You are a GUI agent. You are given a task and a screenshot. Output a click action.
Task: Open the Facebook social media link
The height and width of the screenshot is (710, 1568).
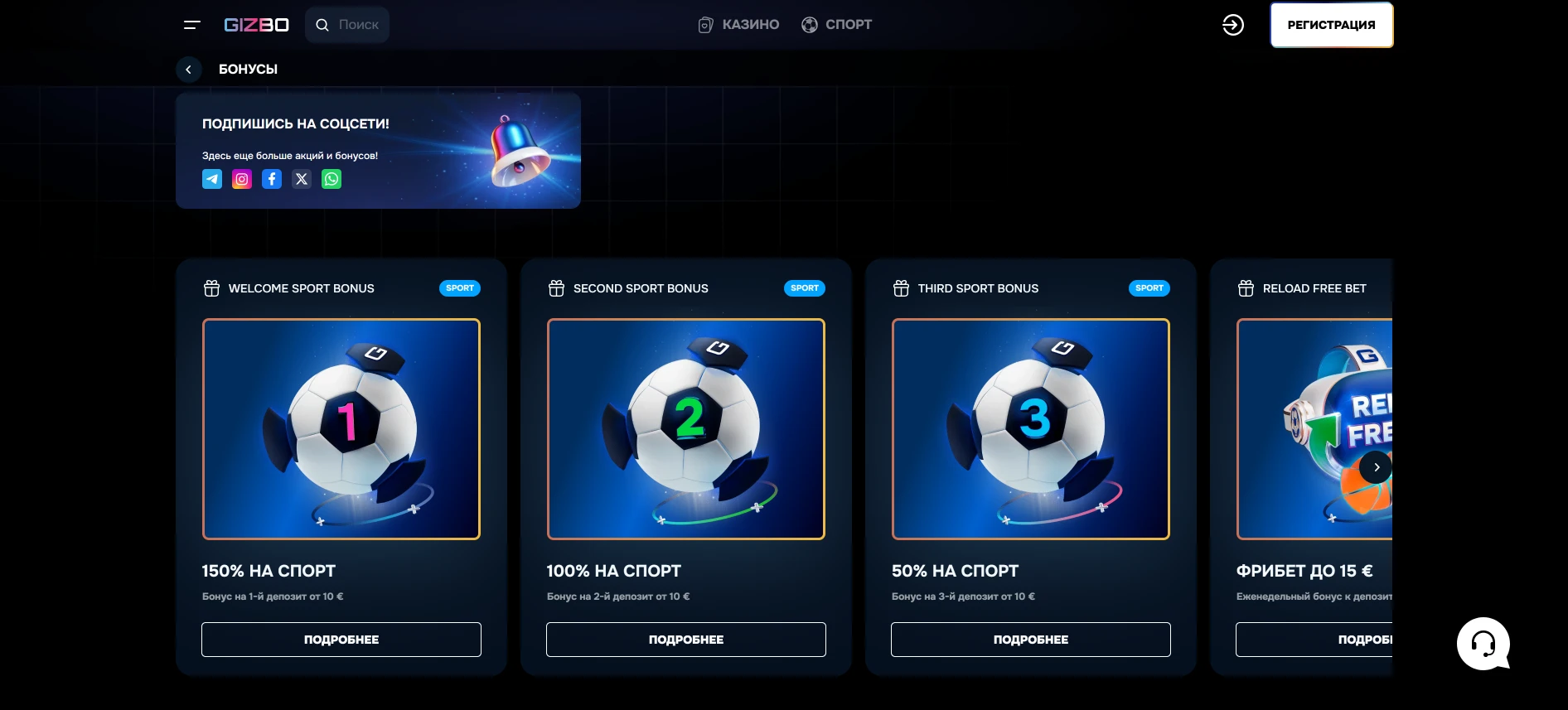click(272, 179)
